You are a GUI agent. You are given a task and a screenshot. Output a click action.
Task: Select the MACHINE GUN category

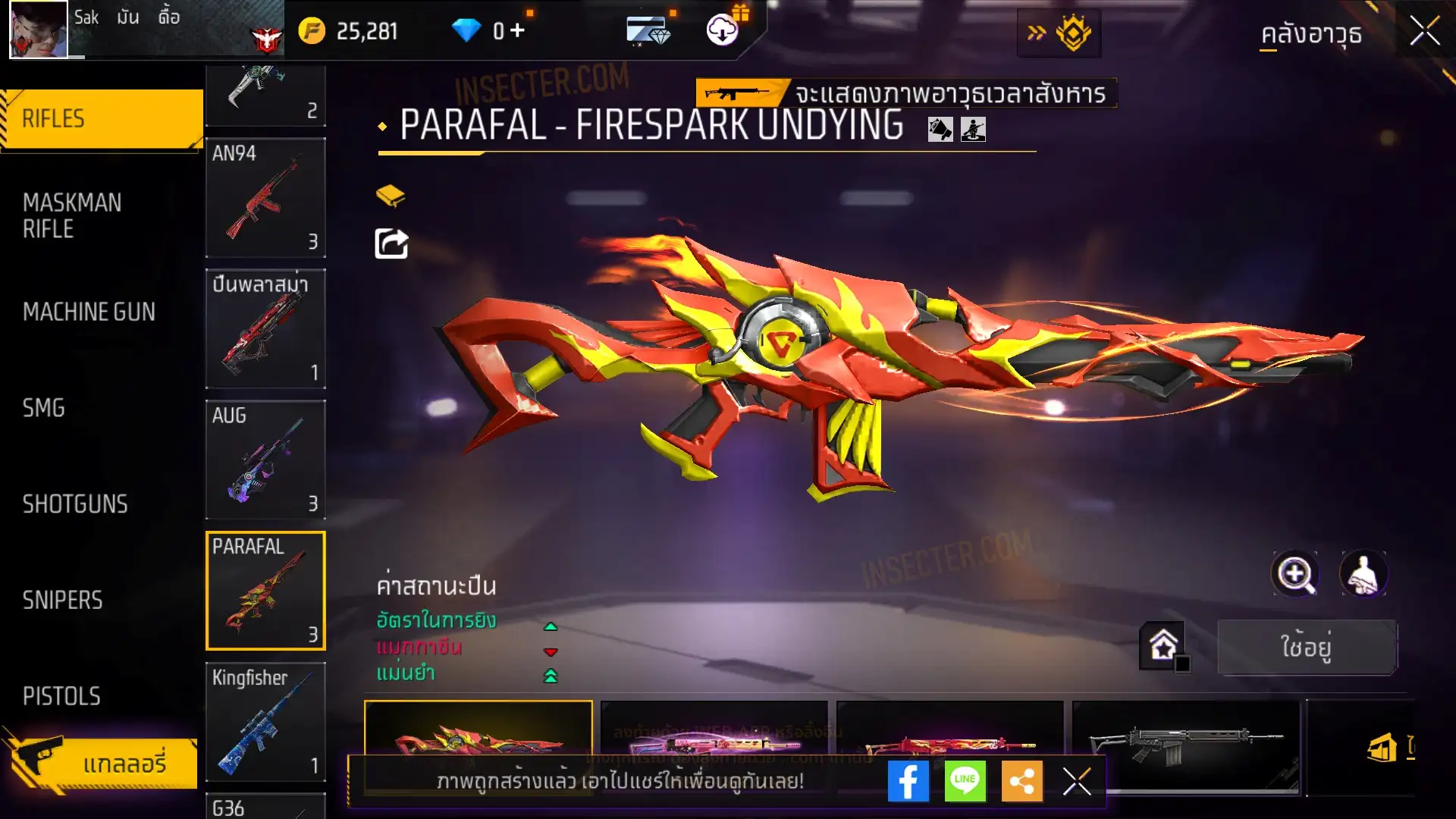[89, 312]
